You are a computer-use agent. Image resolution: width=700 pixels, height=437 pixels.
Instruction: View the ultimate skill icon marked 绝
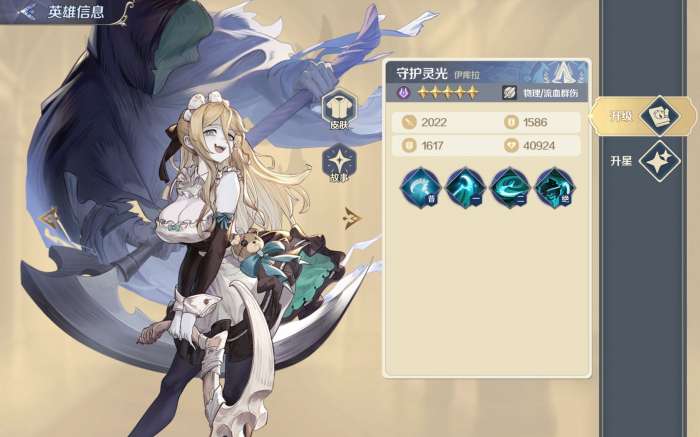tap(553, 187)
